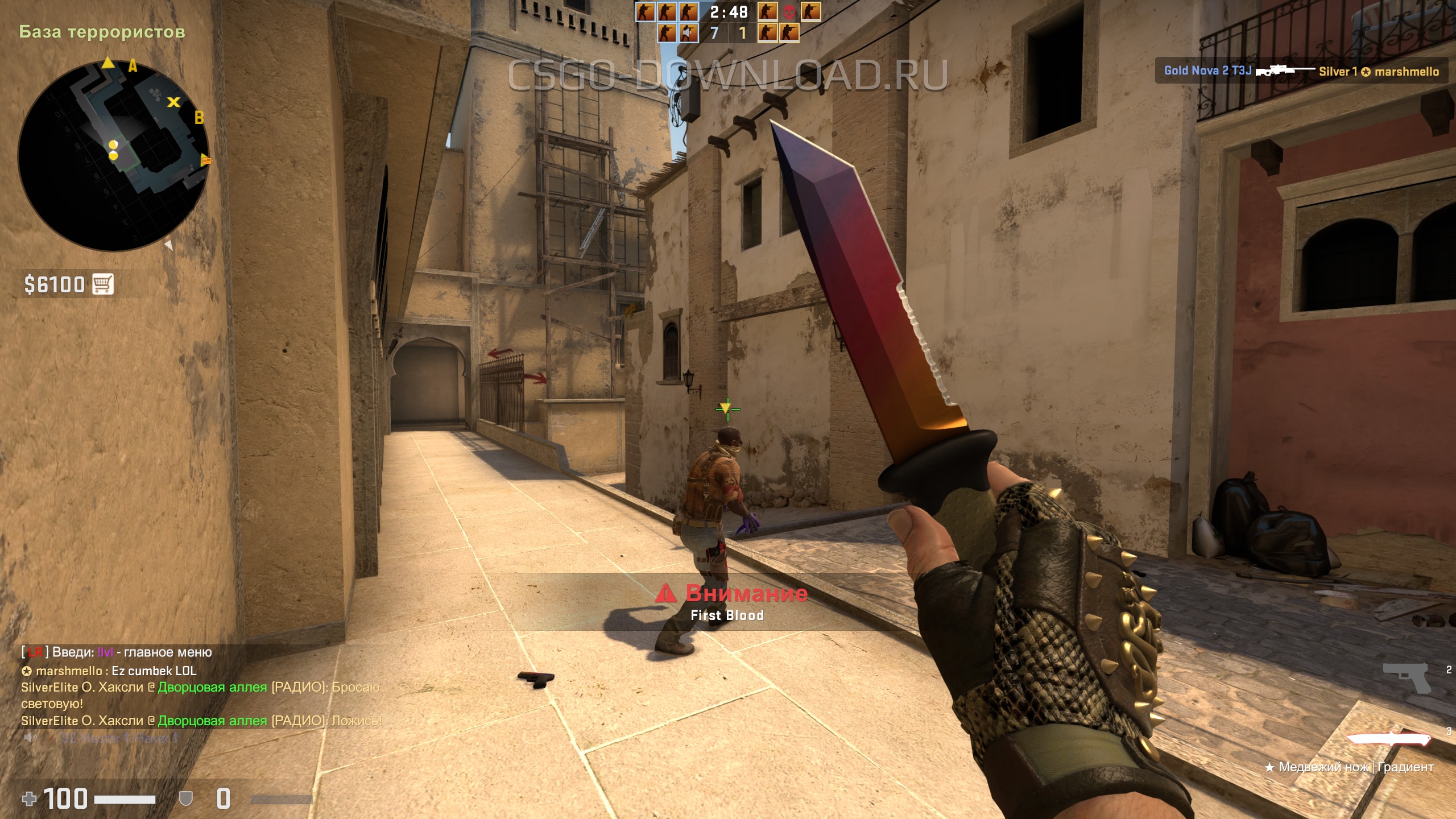Image resolution: width=1456 pixels, height=819 pixels.
Task: Select the pistol weapon slot
Action: click(1407, 677)
